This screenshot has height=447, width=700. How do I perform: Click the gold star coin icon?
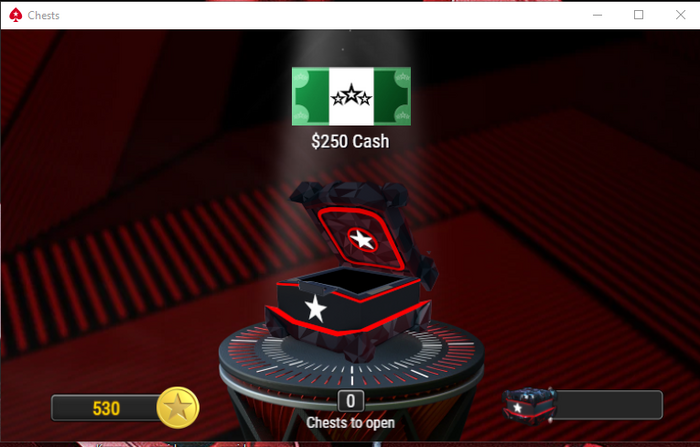178,407
